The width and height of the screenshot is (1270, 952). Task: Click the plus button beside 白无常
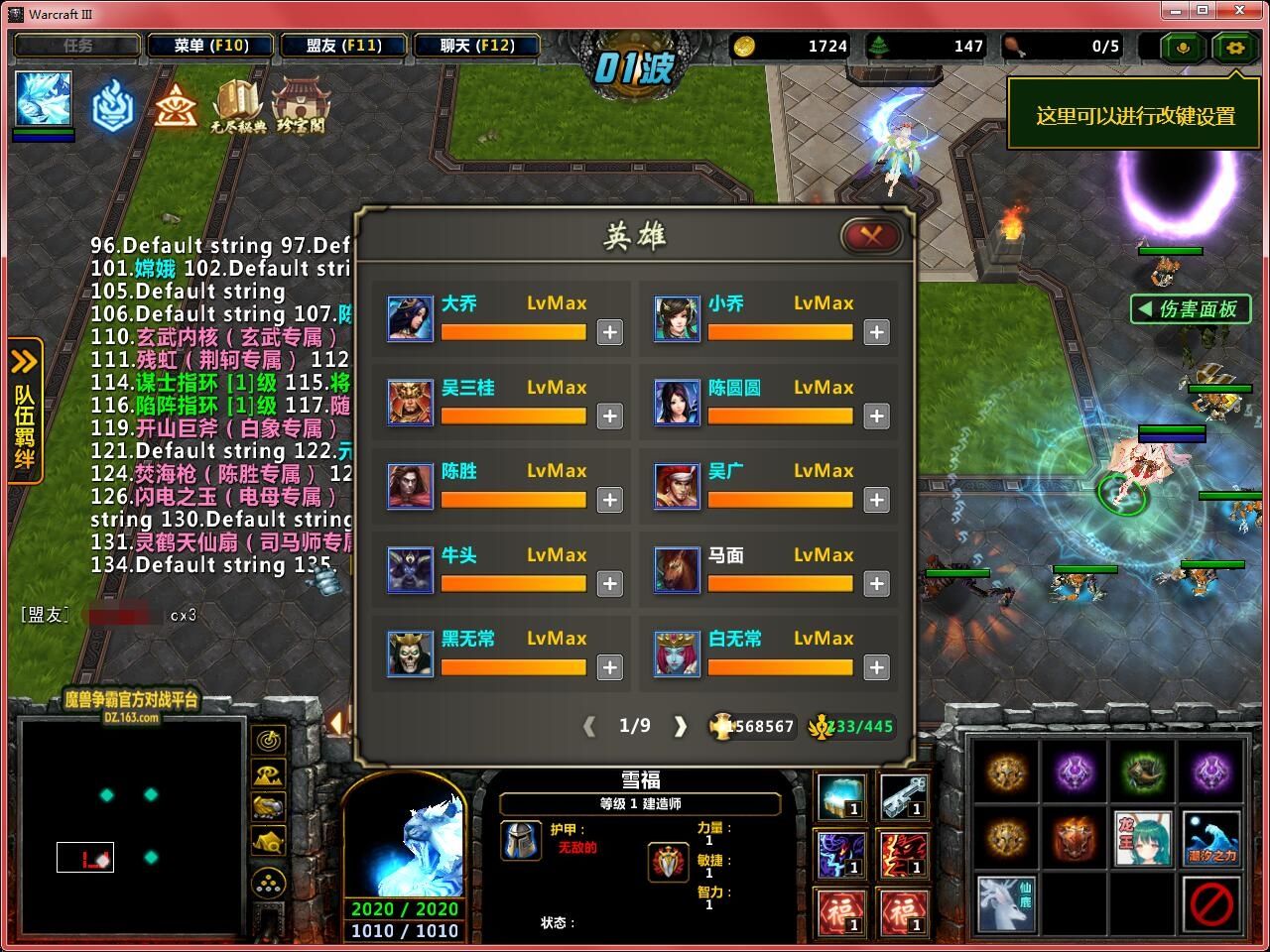click(x=876, y=668)
